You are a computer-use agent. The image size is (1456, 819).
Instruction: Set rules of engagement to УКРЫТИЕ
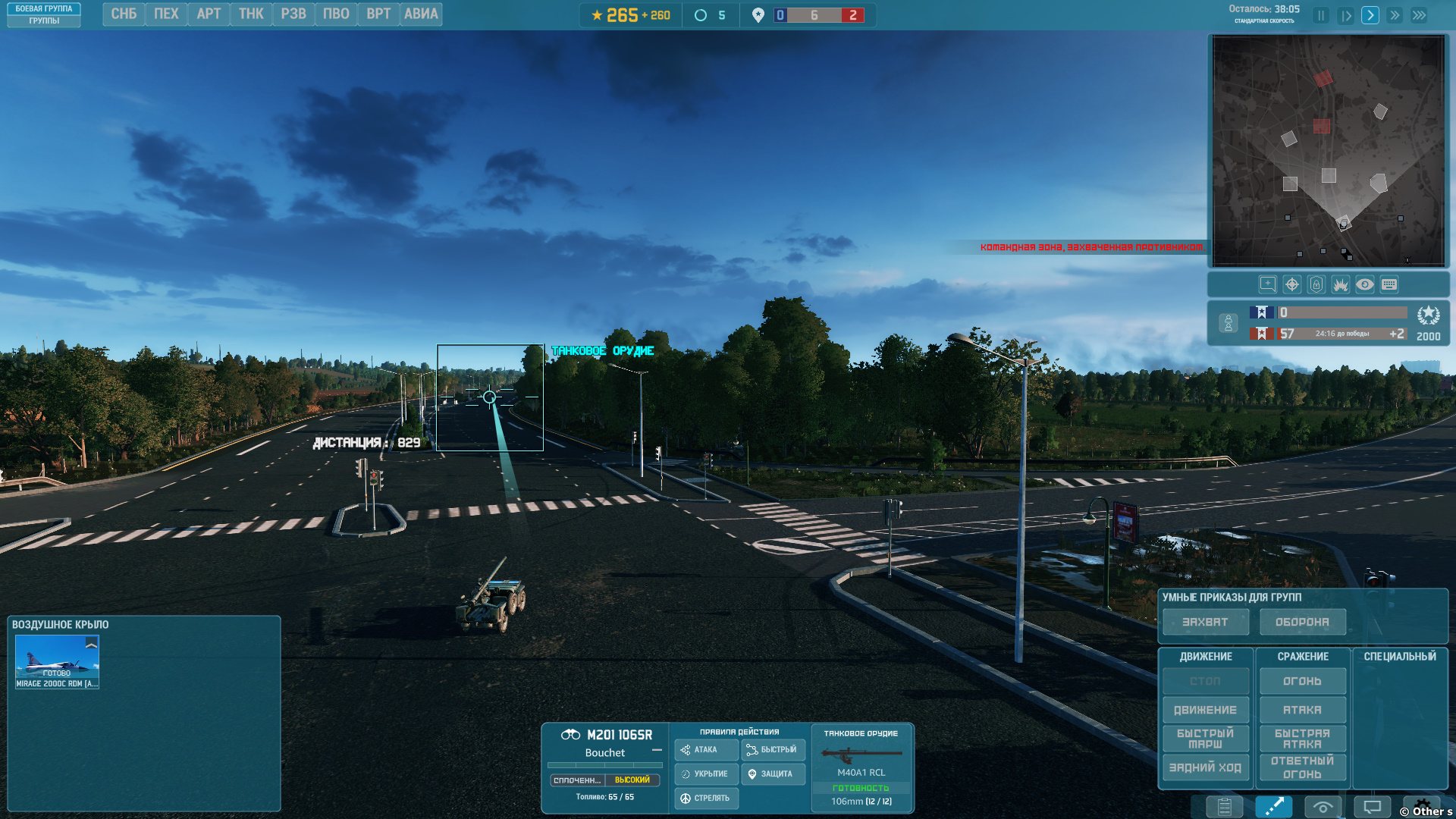705,774
